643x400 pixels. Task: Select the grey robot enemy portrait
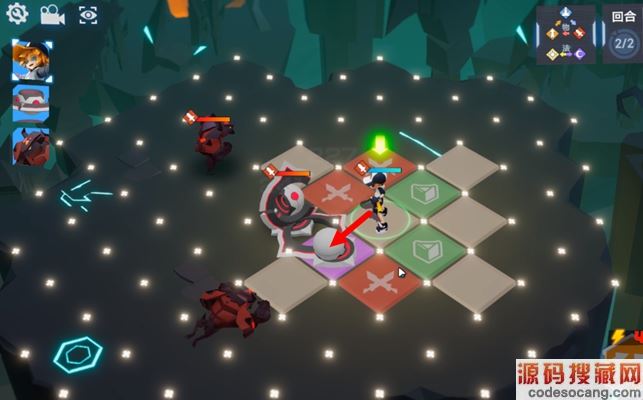32,103
